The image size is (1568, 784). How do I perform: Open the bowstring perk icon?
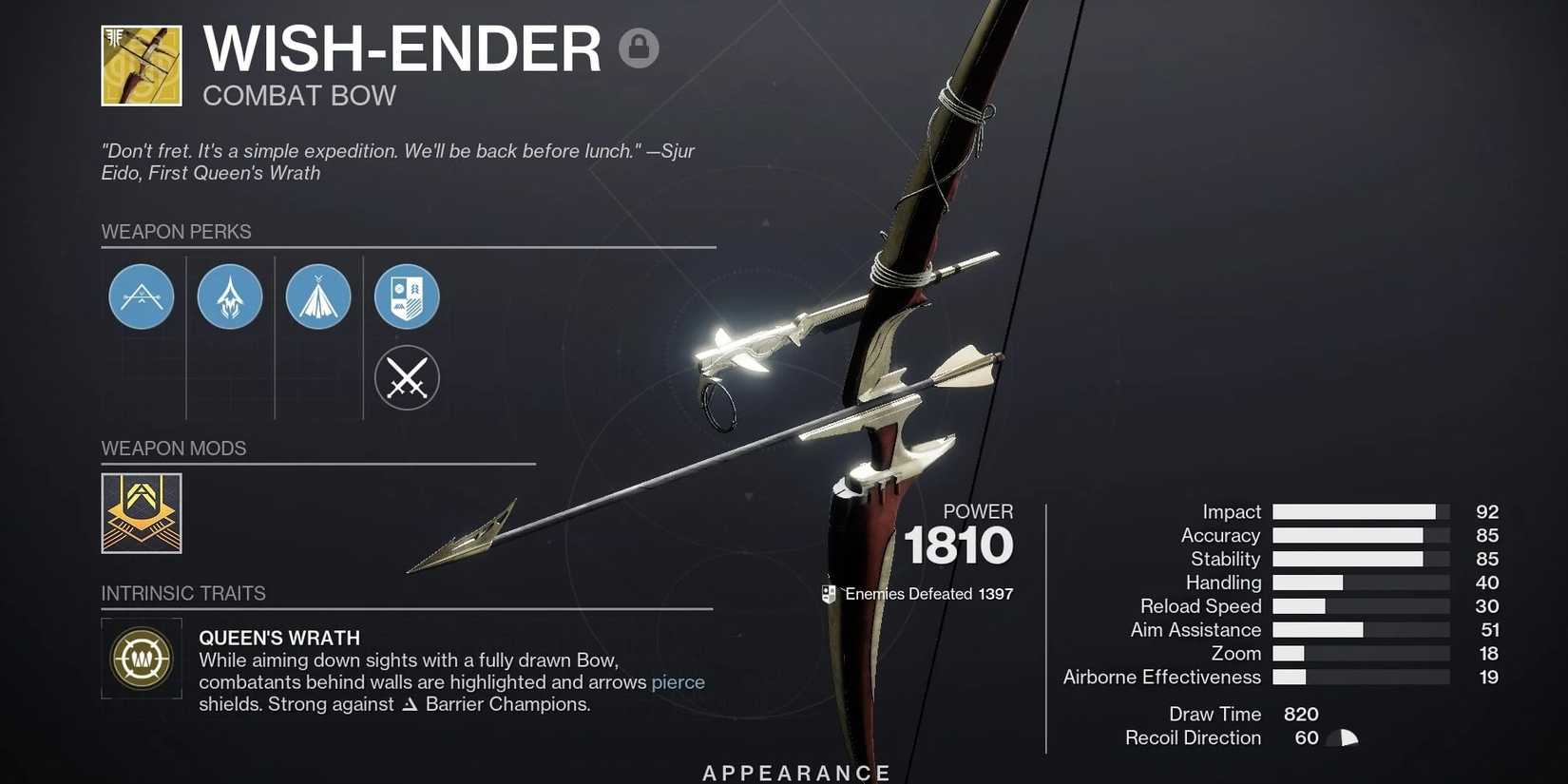[x=317, y=296]
